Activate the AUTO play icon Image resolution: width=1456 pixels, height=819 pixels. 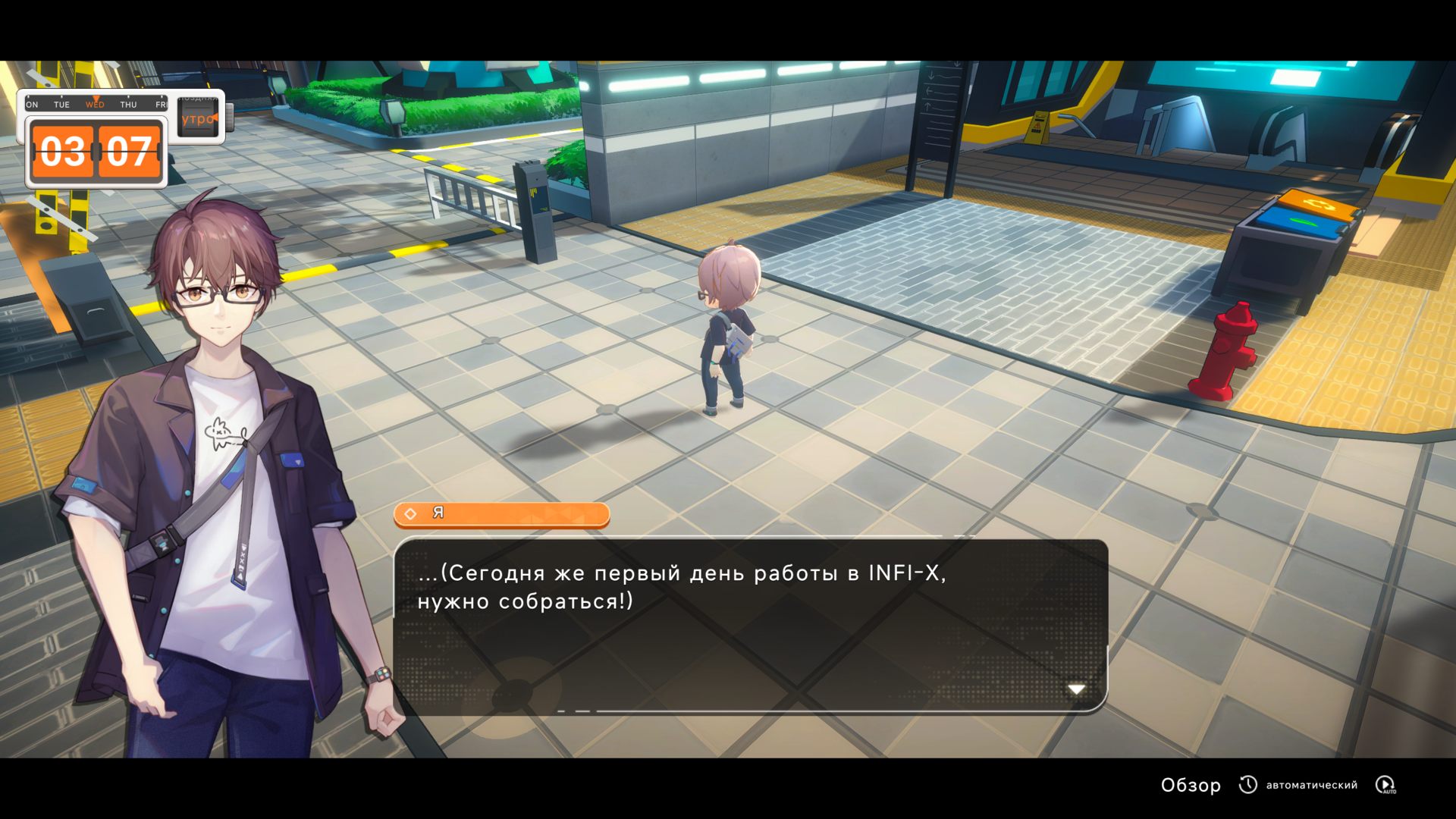(x=1385, y=785)
